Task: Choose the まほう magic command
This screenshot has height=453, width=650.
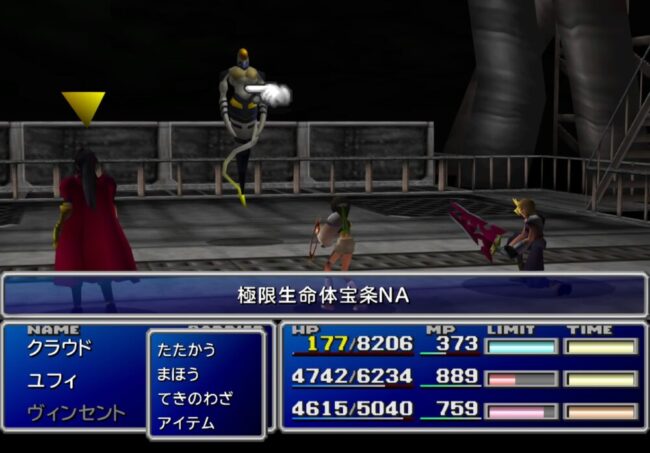Action: click(x=178, y=374)
